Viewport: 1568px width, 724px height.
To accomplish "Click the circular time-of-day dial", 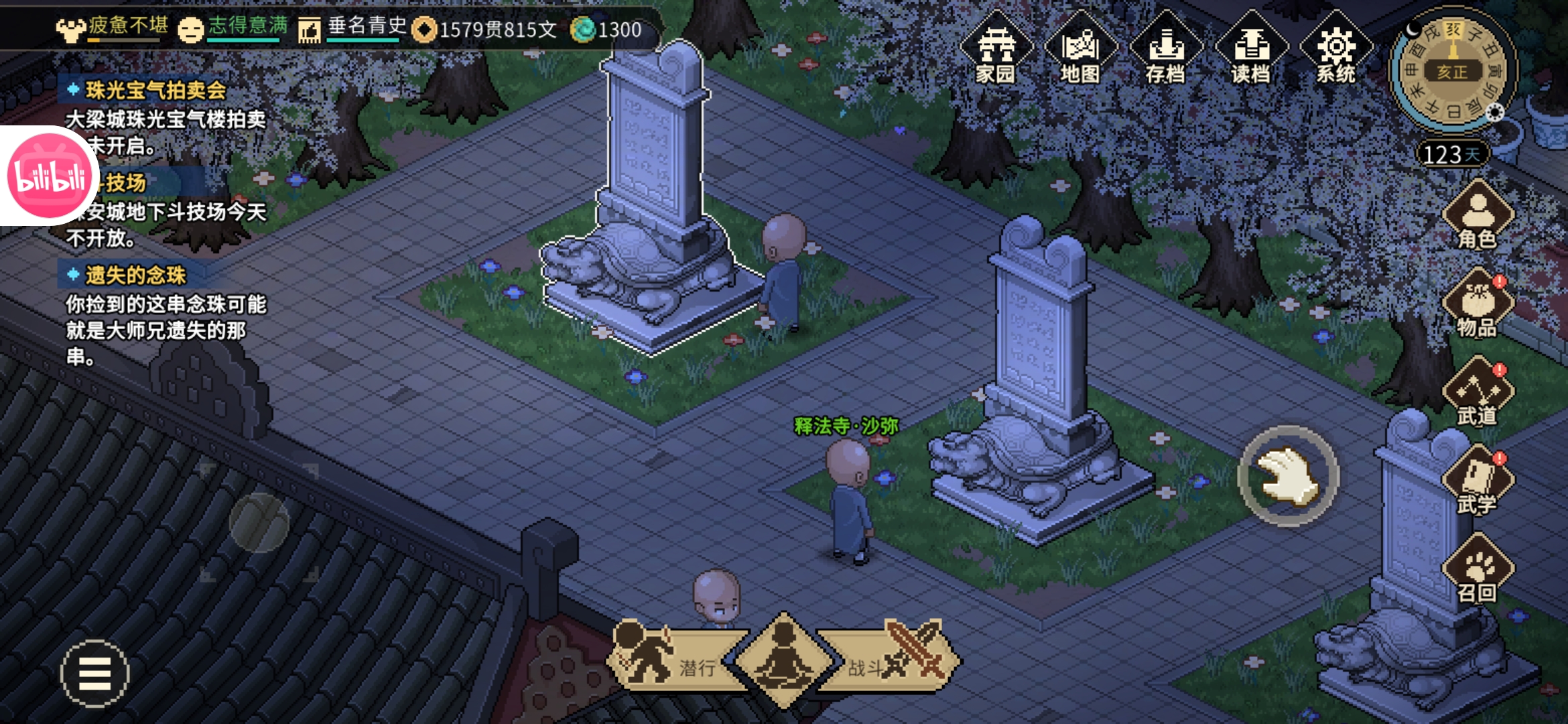I will point(1452,70).
